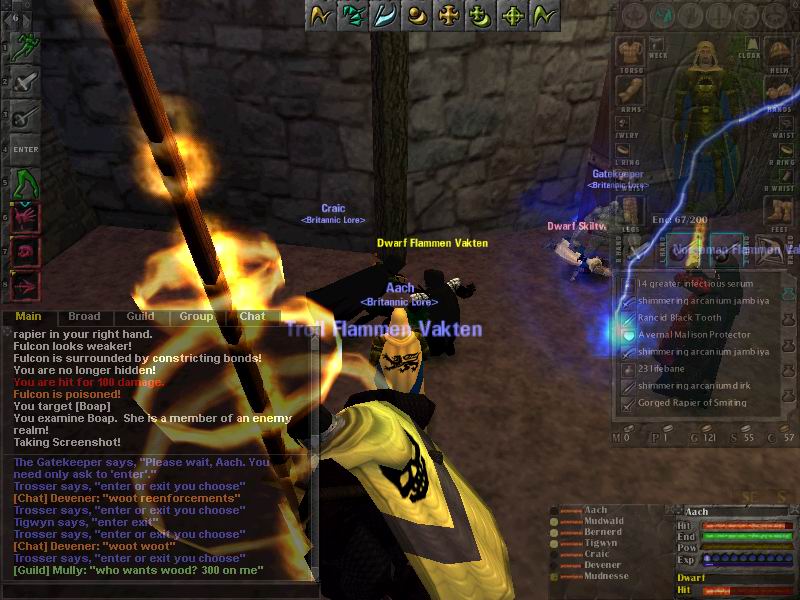Show the Group chat tab
The image size is (800, 600).
(x=196, y=317)
